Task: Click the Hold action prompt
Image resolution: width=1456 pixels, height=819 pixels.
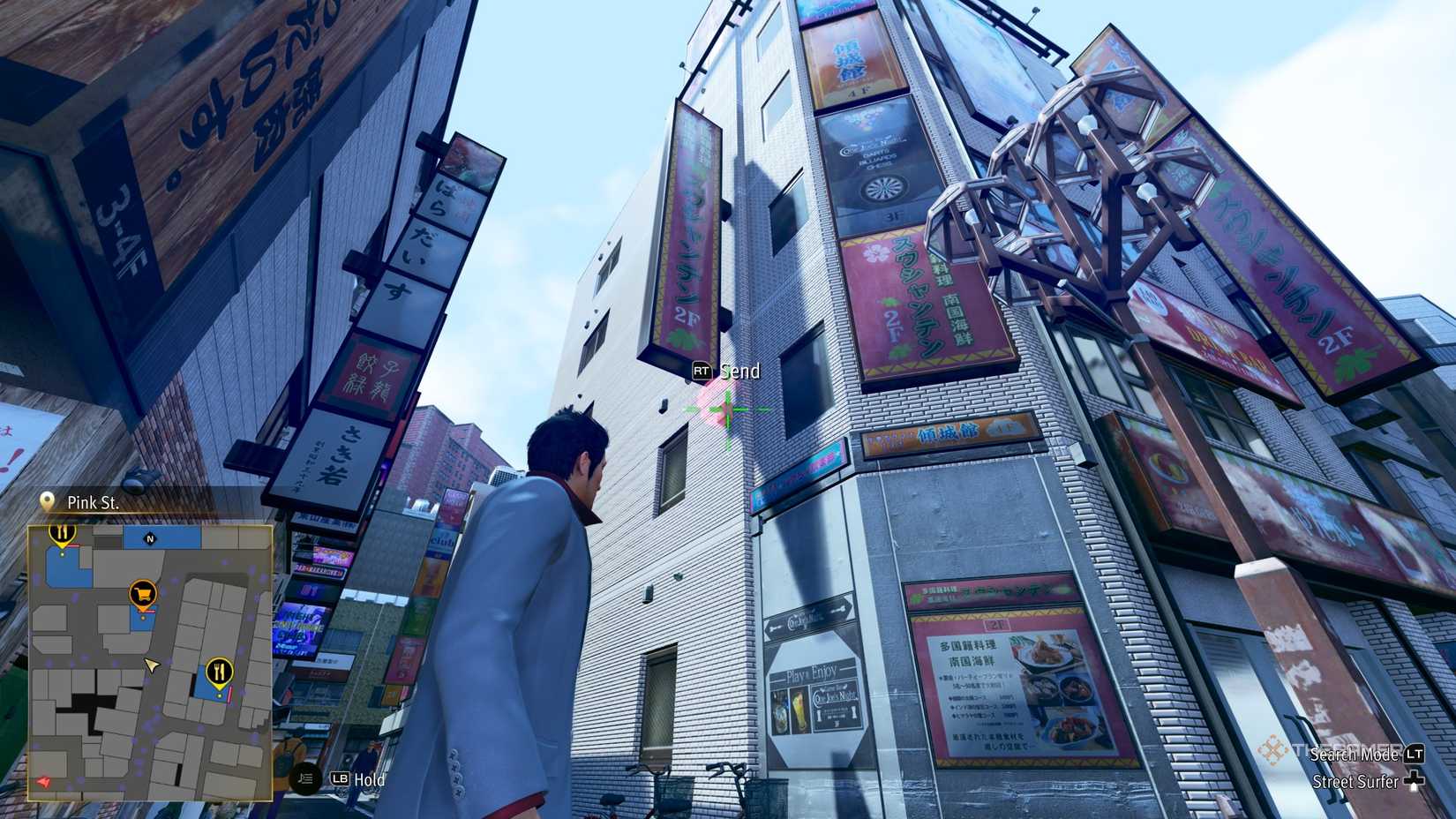Action: [371, 781]
